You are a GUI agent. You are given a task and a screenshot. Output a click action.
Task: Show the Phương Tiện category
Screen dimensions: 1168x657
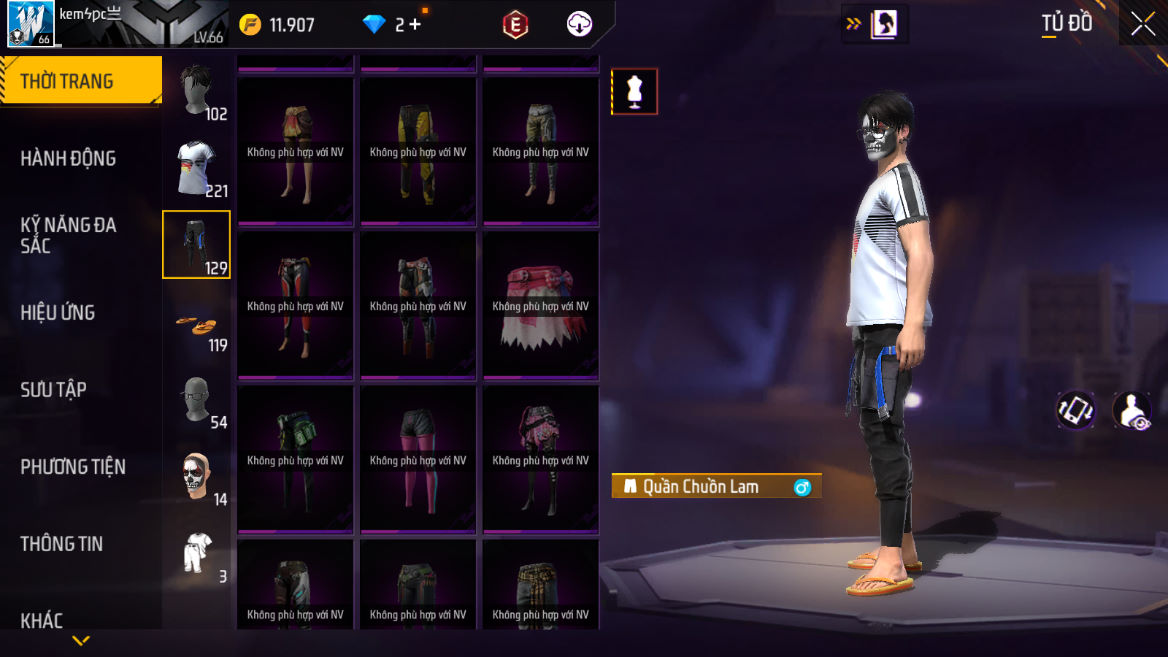pyautogui.click(x=73, y=466)
